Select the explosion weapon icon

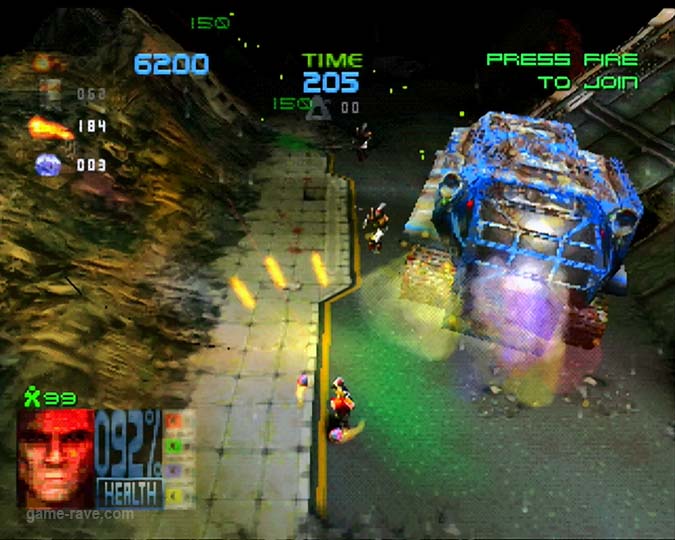coord(42,62)
